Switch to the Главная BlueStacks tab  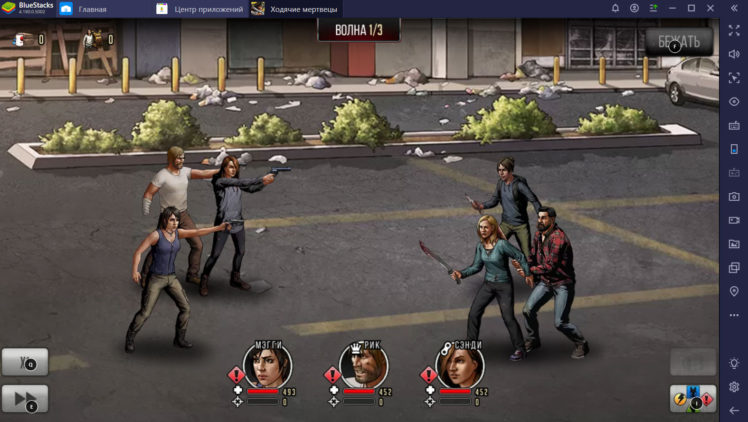click(92, 9)
